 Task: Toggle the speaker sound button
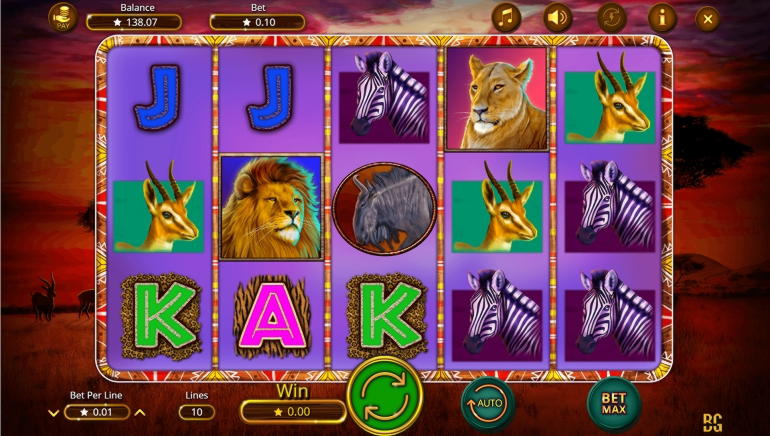558,18
